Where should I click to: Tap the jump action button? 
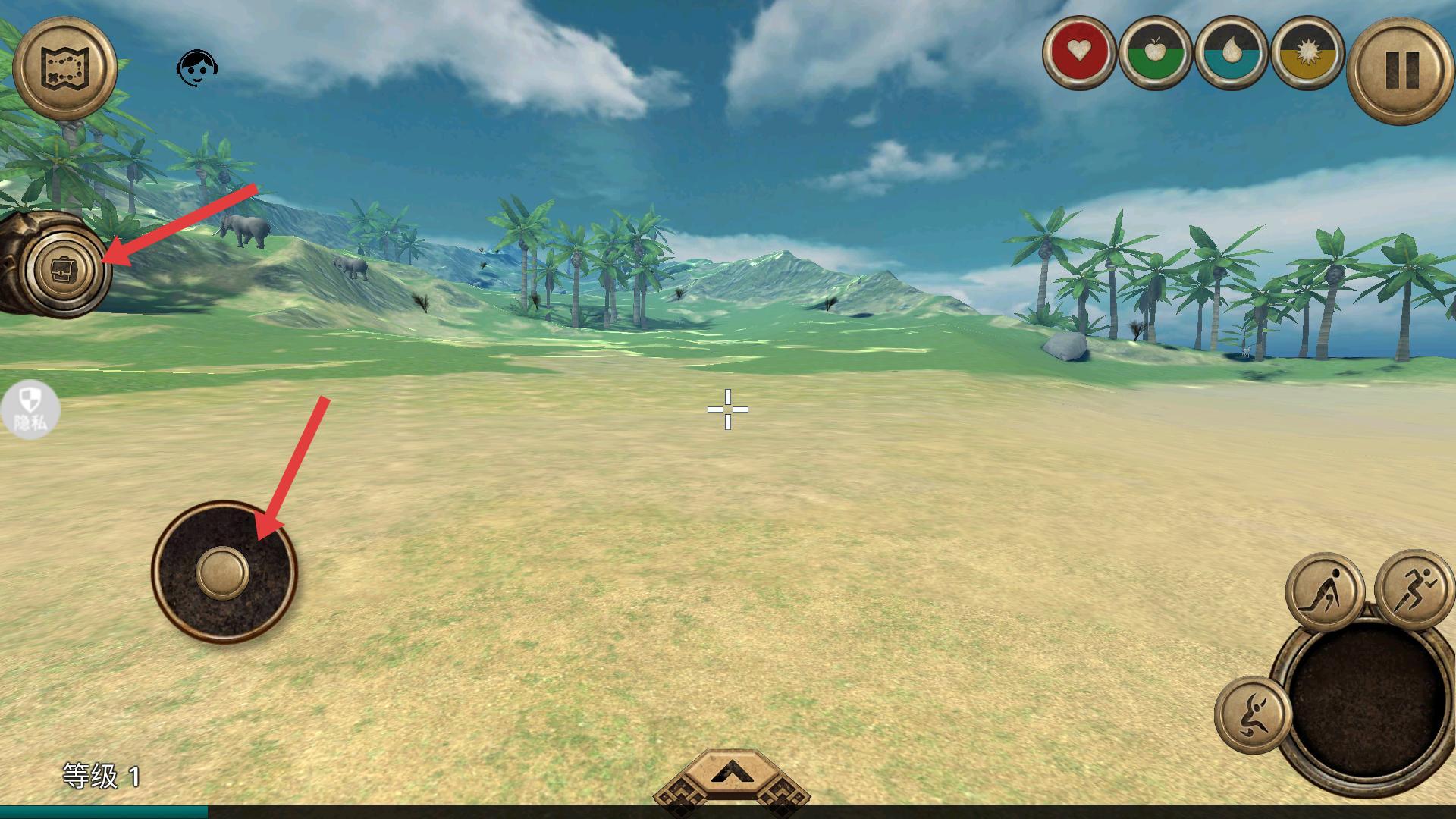1253,714
